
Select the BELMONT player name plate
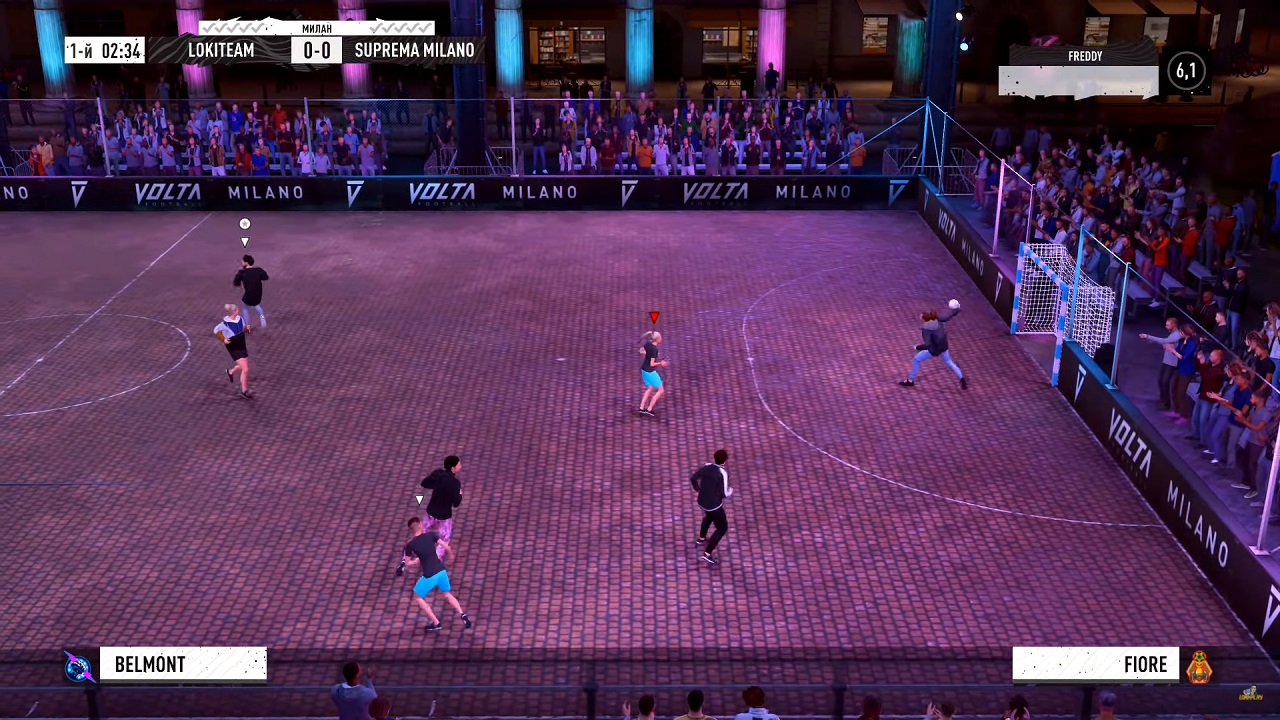point(183,665)
